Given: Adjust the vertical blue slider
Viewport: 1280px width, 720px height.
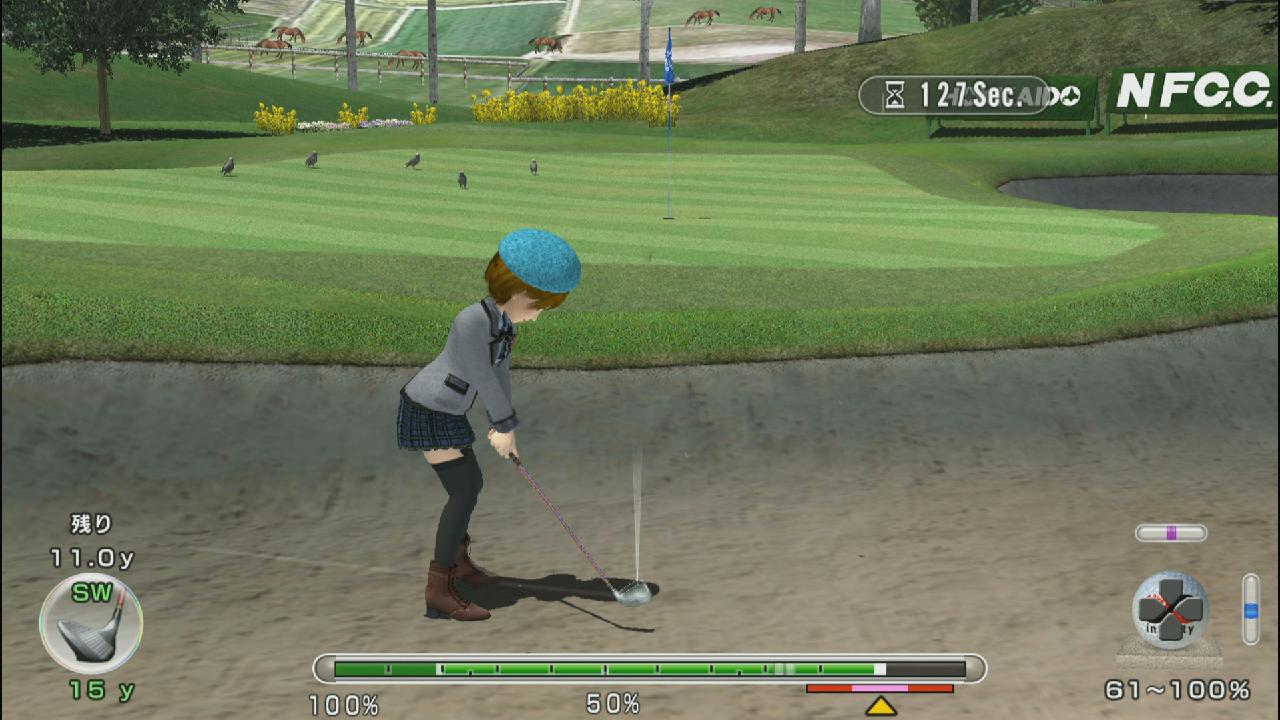Looking at the screenshot, I should (x=1250, y=608).
